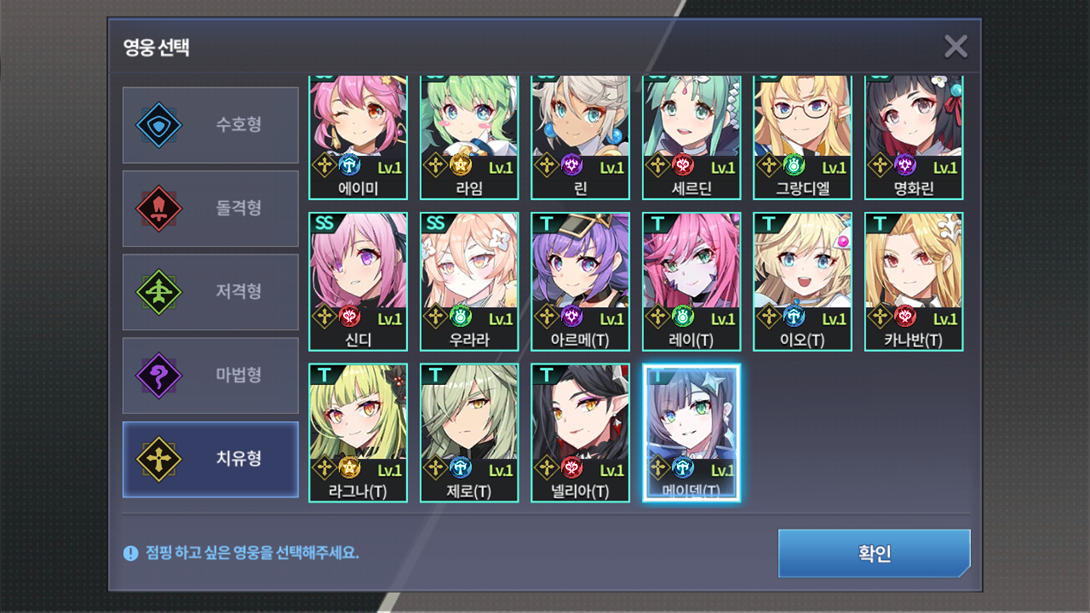
Task: Choose hero 에이미
Action: click(358, 135)
